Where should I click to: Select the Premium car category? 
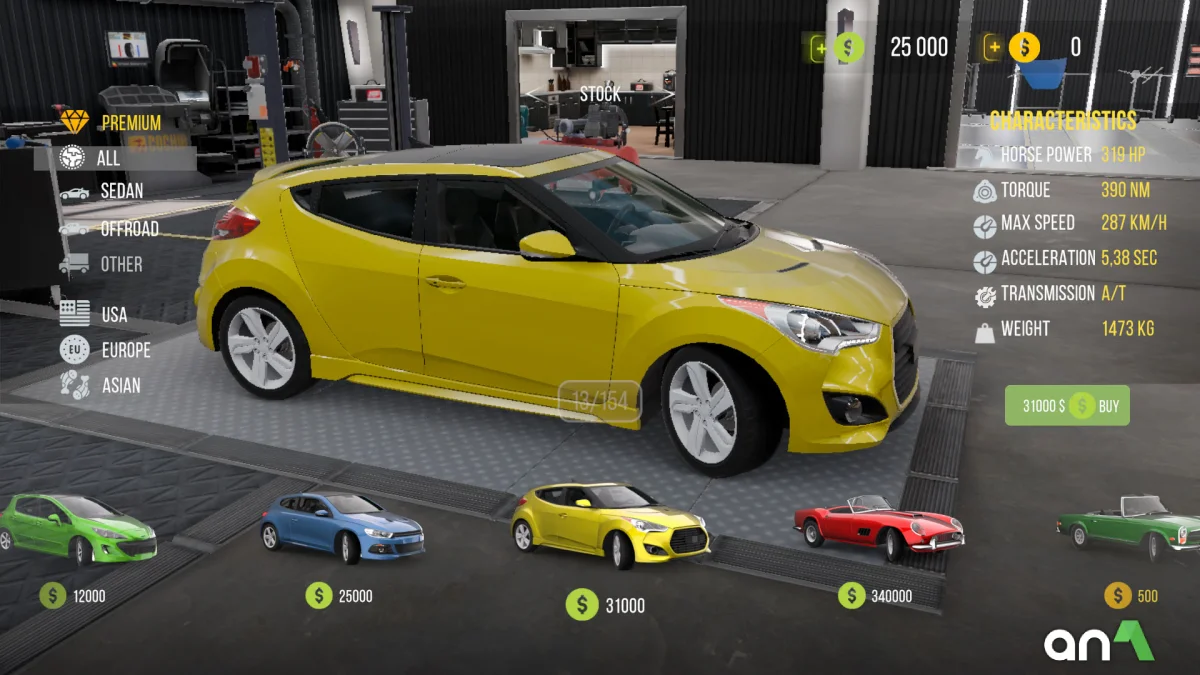pos(130,123)
